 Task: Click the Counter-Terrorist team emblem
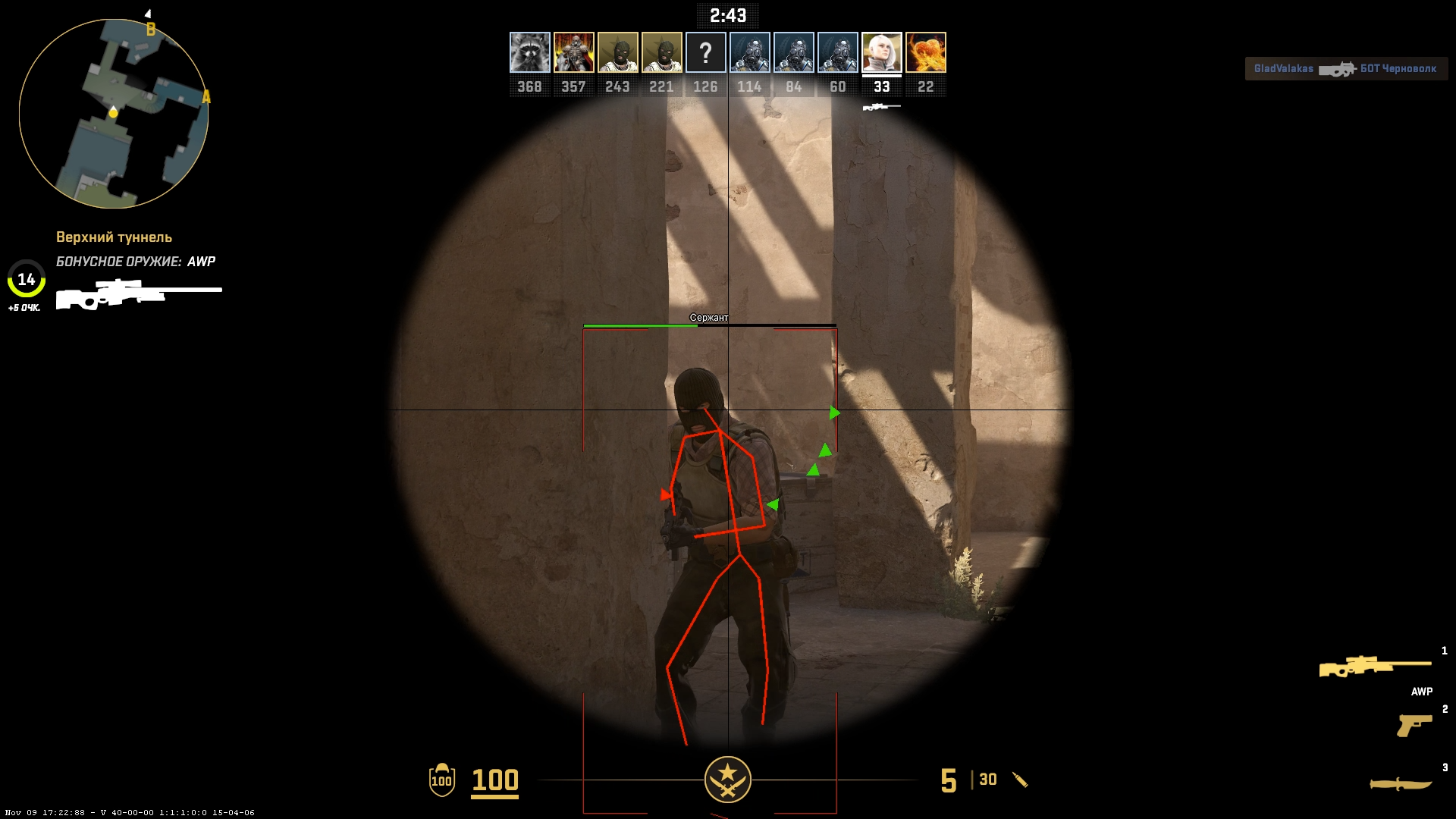tap(727, 780)
